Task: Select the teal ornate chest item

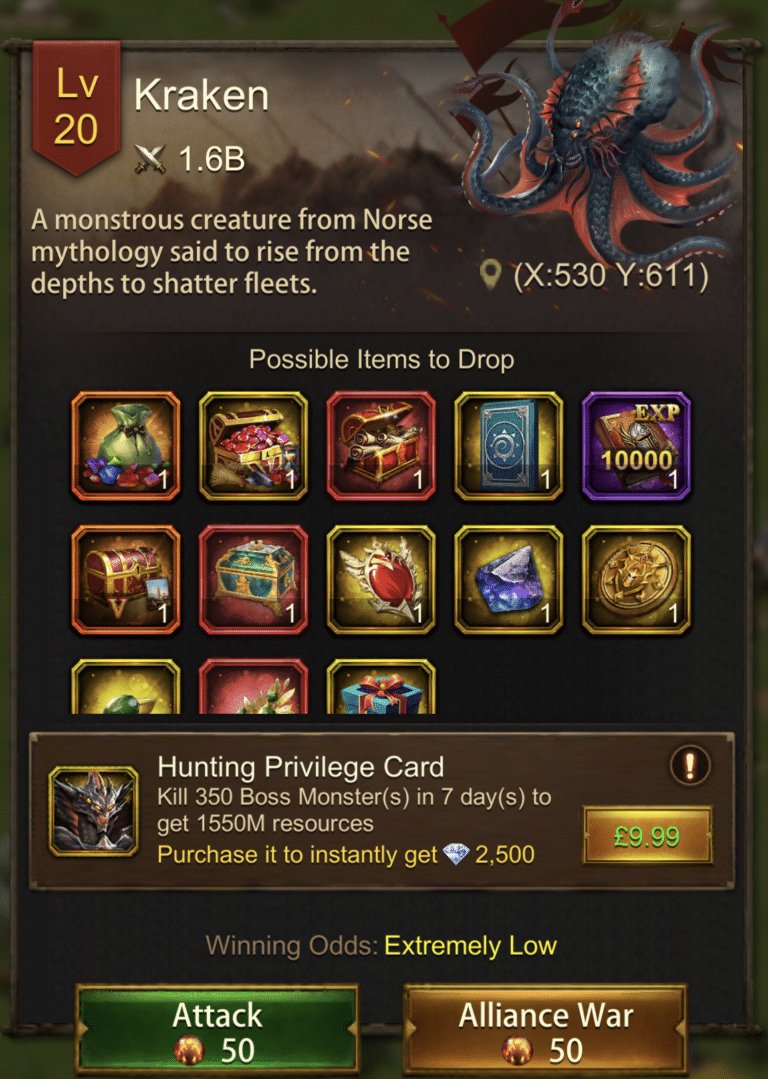Action: coord(253,580)
